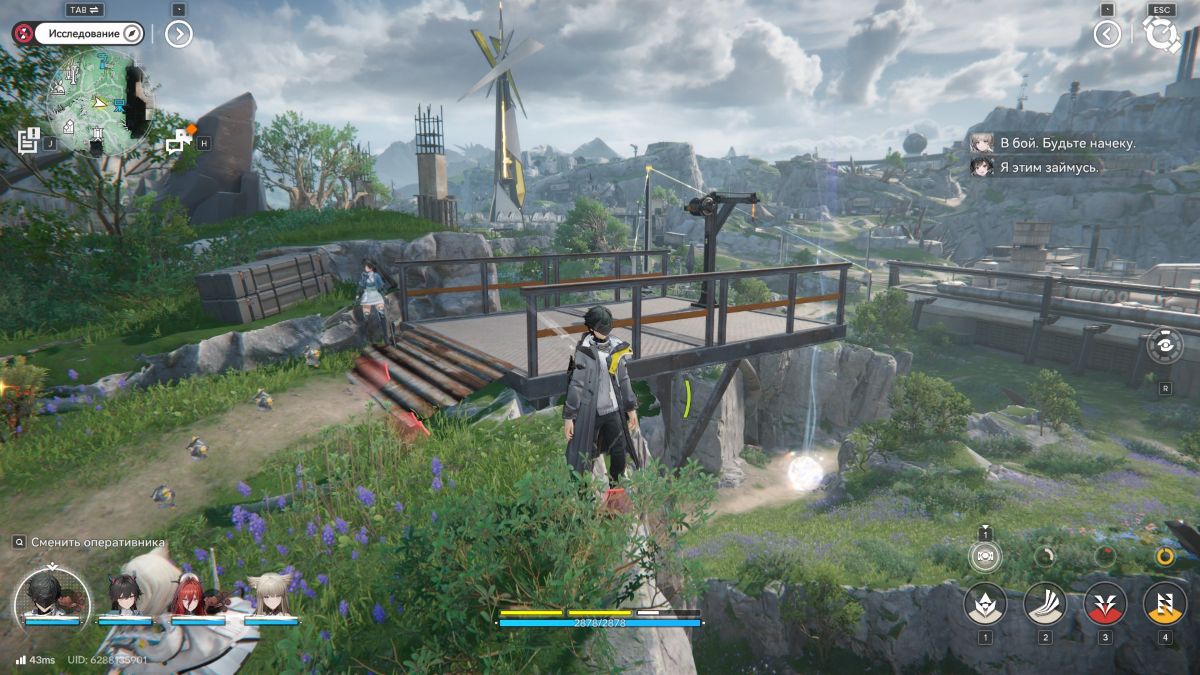Screen dimensions: 1200x675
Task: Click the yellow ring ultimate charge icon
Action: (1165, 556)
